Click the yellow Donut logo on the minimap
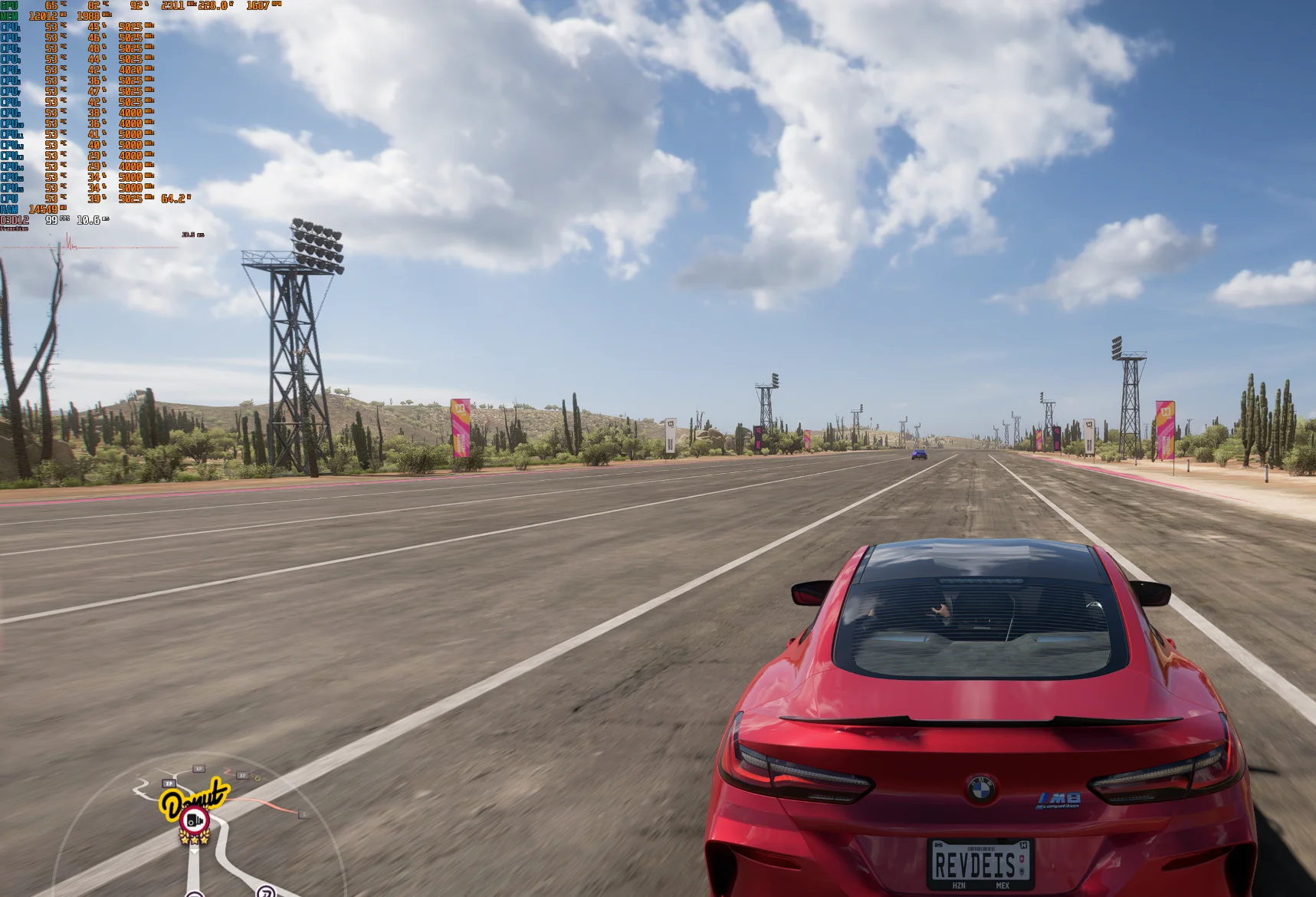The image size is (1316, 897). (193, 798)
